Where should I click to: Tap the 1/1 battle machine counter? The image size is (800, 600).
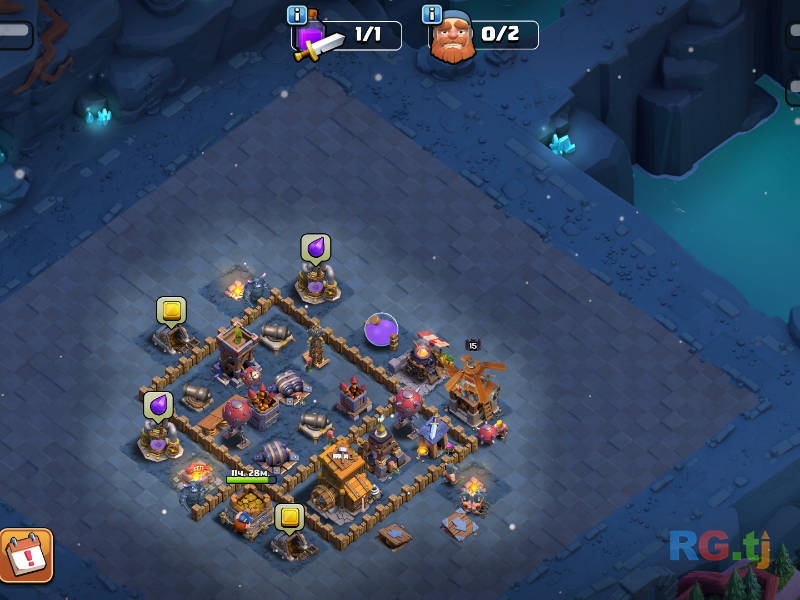point(367,35)
